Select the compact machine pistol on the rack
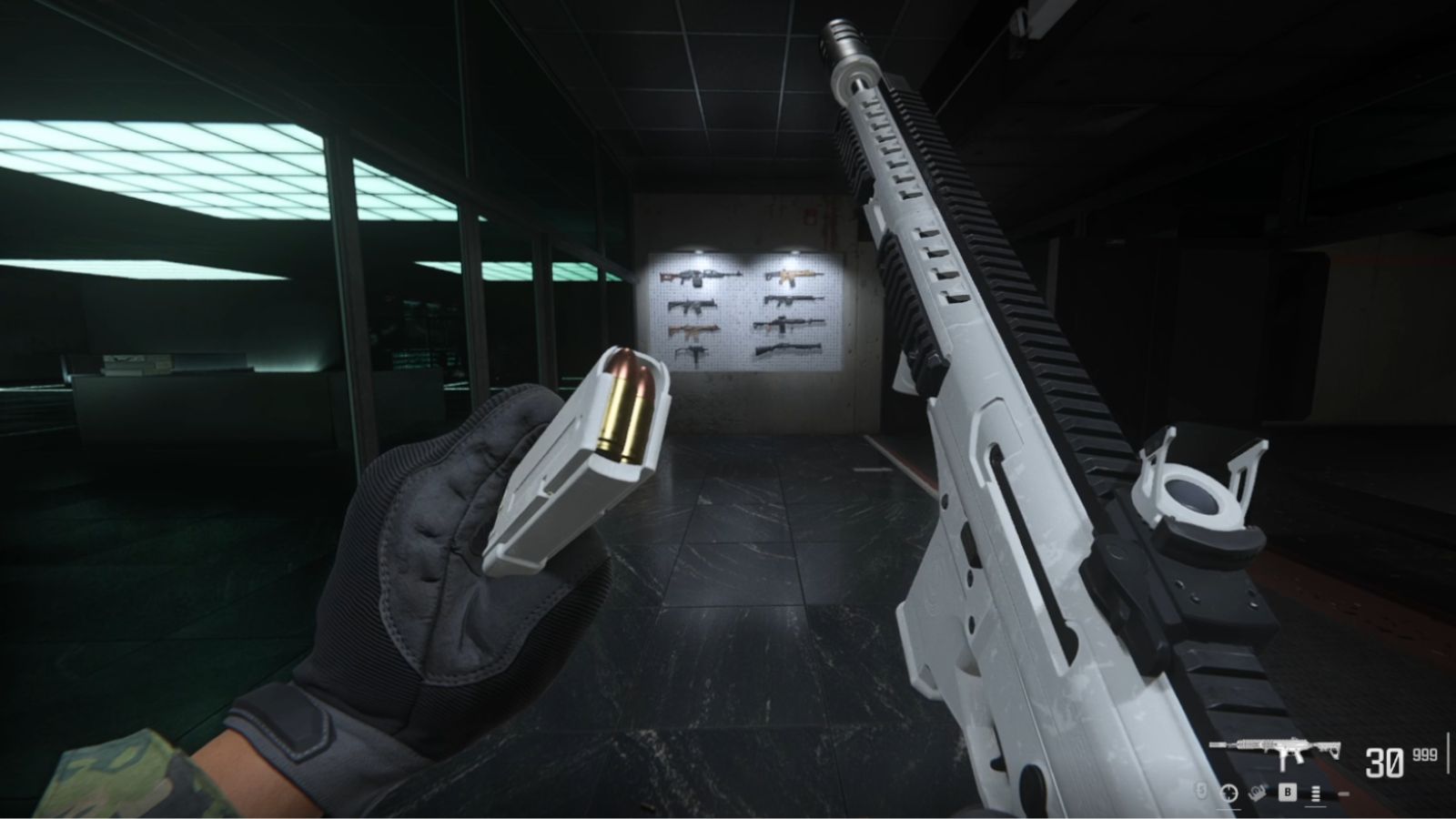 (693, 353)
